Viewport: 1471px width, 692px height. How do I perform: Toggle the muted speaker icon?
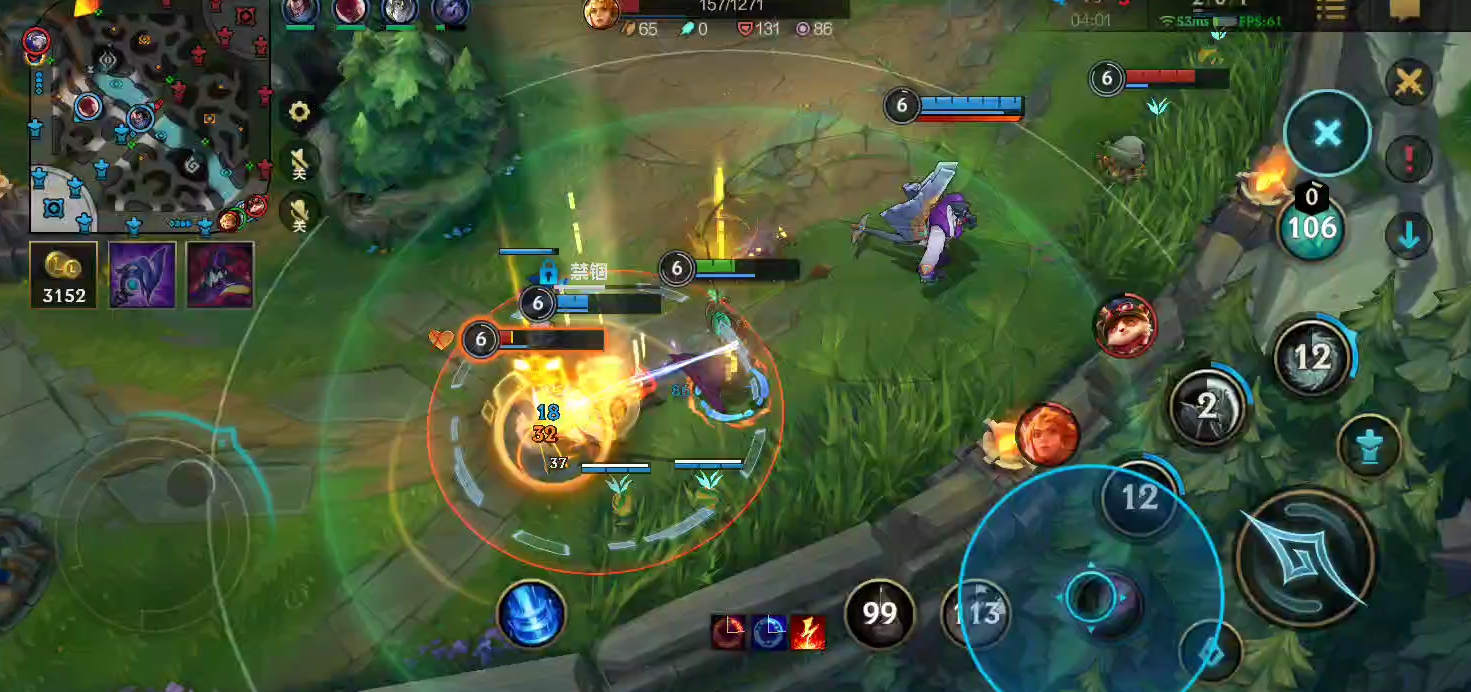coord(299,162)
